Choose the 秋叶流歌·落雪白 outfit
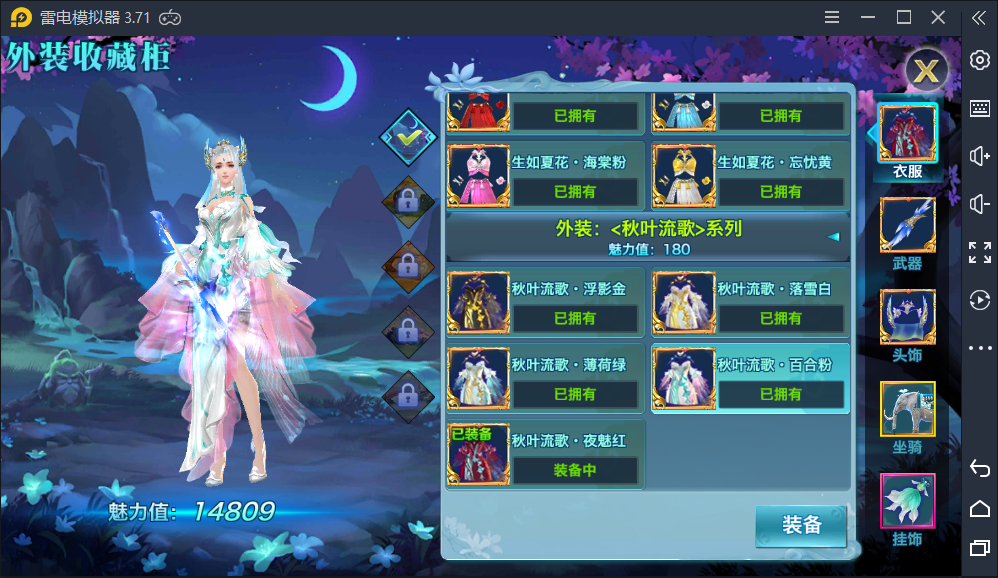The width and height of the screenshot is (998, 578). 750,301
